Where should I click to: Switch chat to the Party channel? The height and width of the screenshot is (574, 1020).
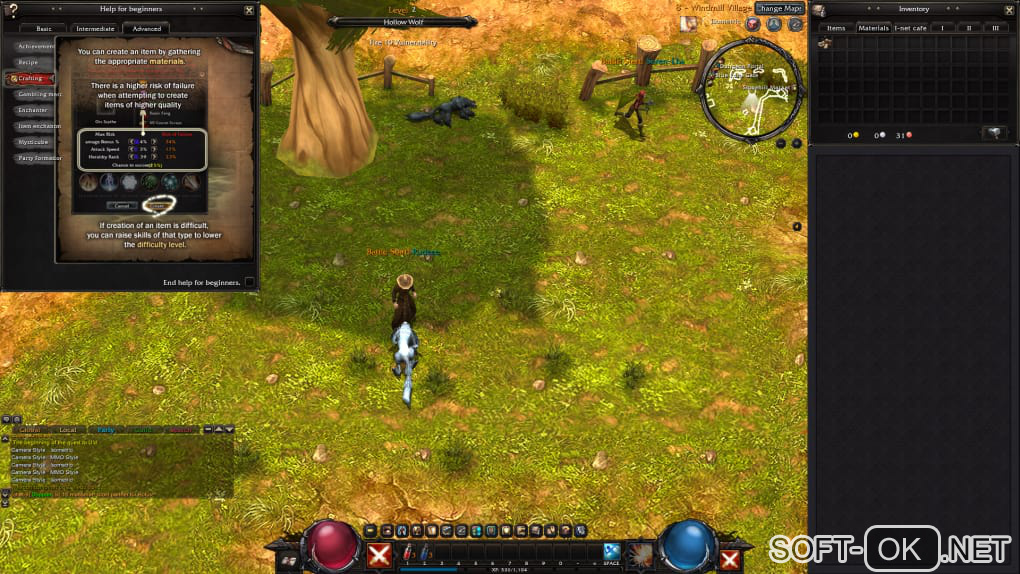point(106,429)
